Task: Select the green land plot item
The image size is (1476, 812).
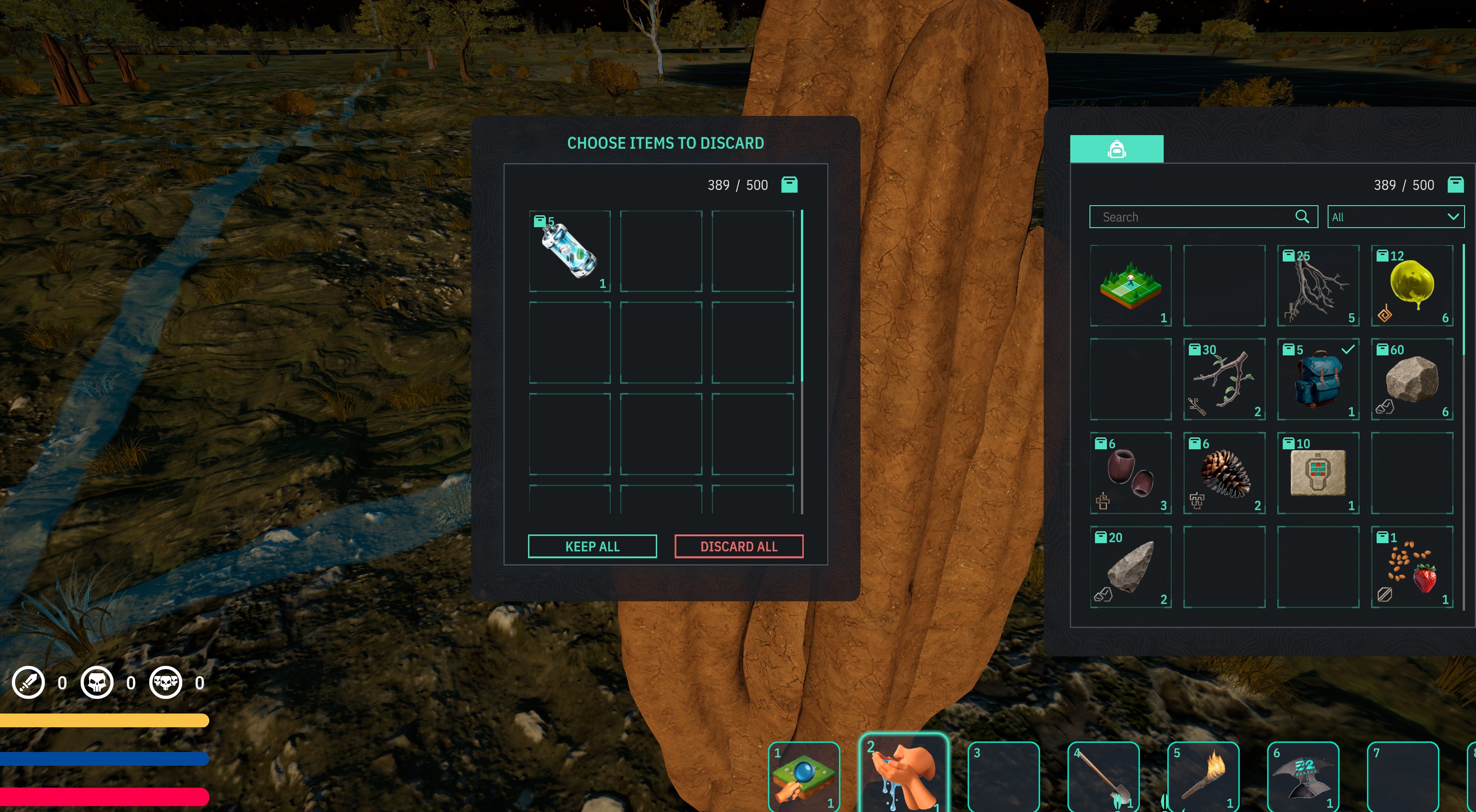Action: 1131,286
